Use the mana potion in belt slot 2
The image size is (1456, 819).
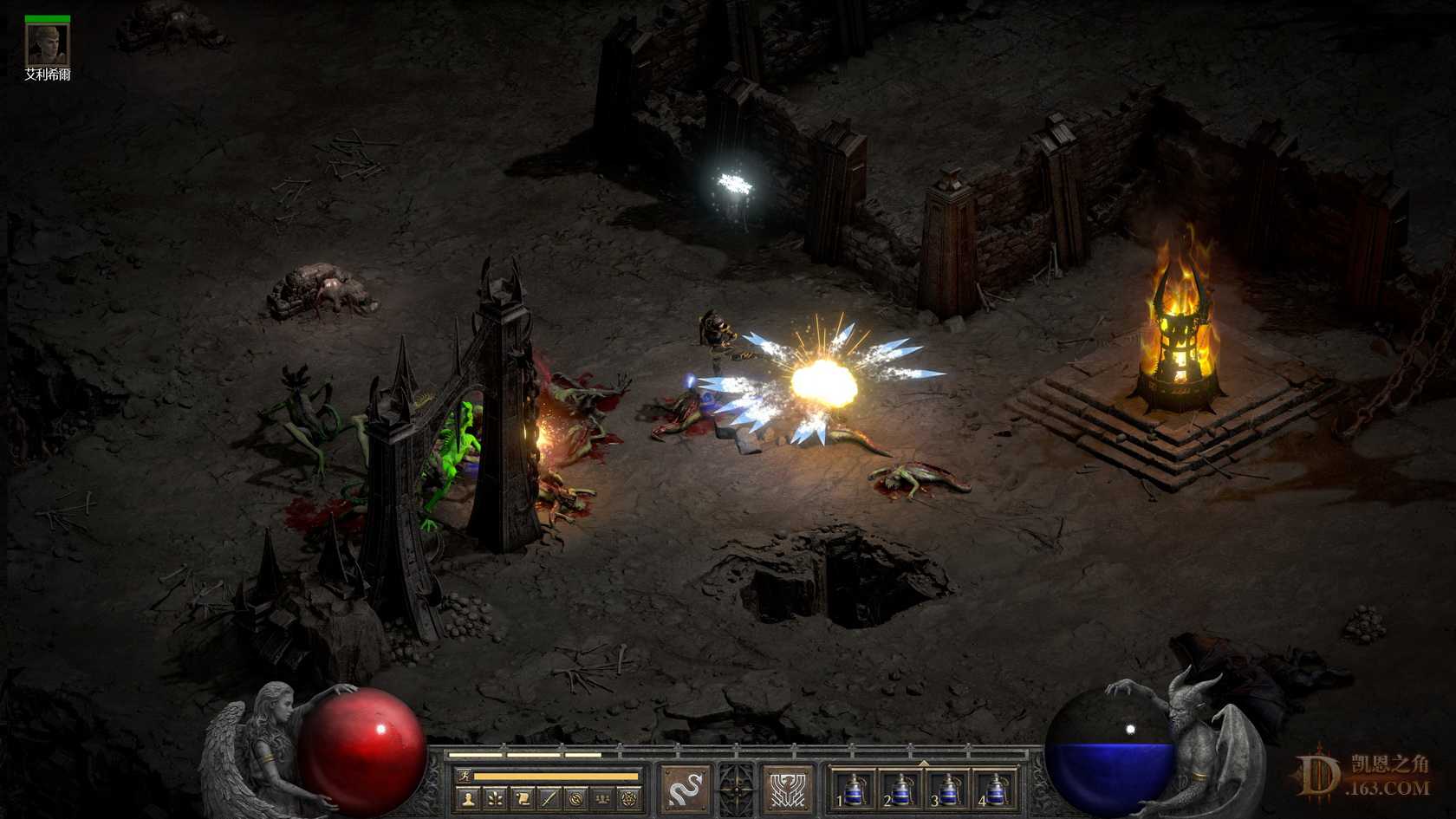point(901,790)
